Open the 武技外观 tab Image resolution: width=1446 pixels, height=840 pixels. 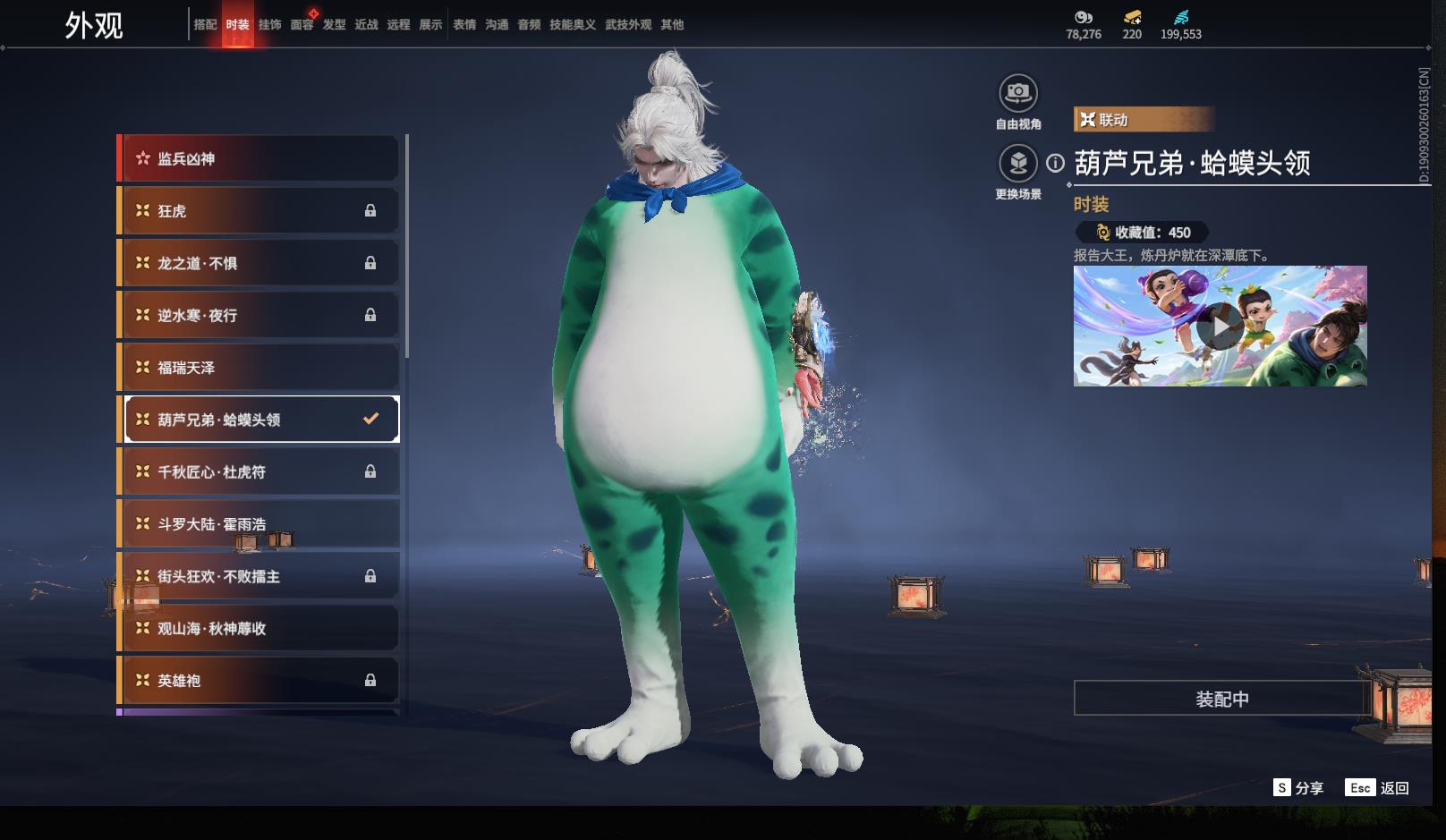627,25
